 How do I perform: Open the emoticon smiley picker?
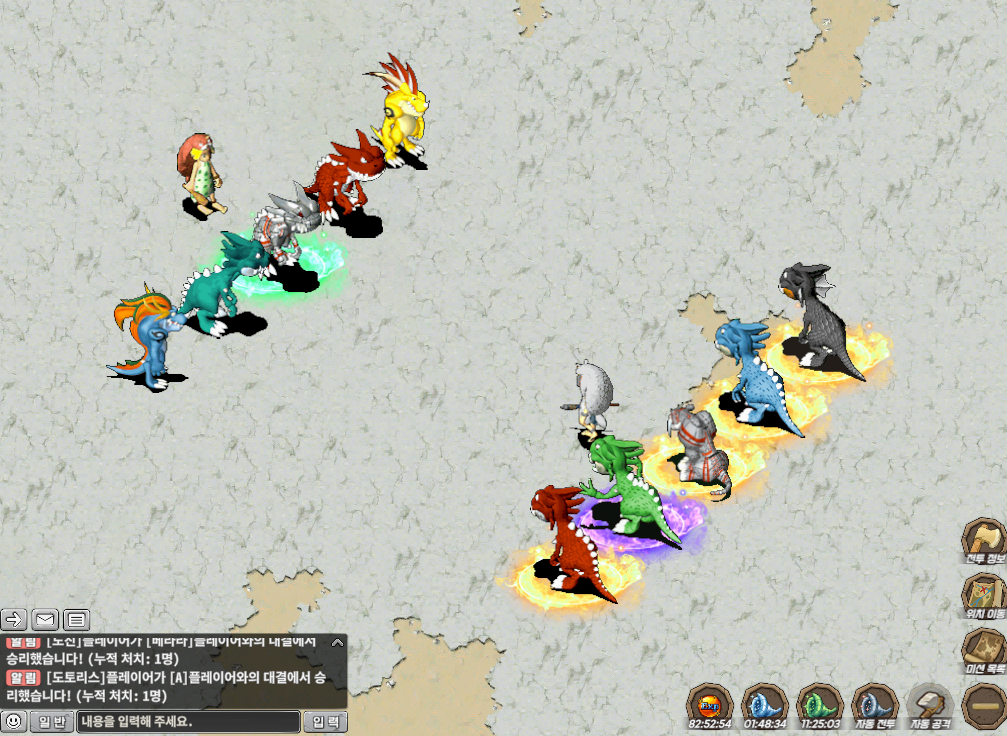14,721
